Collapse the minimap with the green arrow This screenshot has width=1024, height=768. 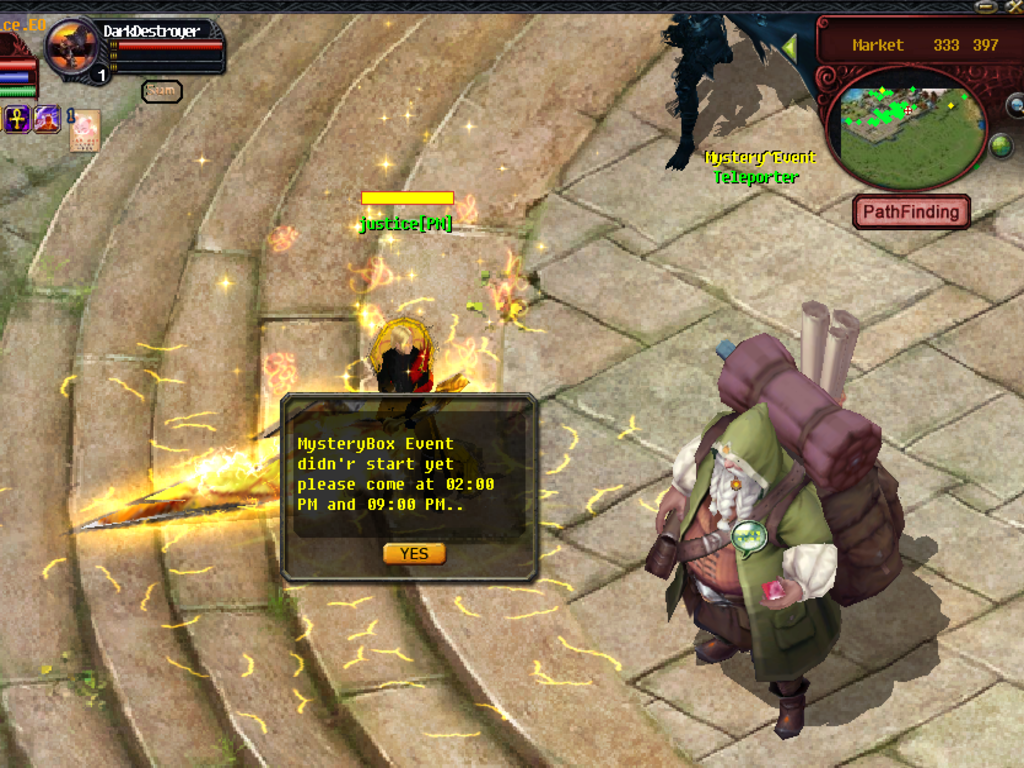[x=790, y=47]
